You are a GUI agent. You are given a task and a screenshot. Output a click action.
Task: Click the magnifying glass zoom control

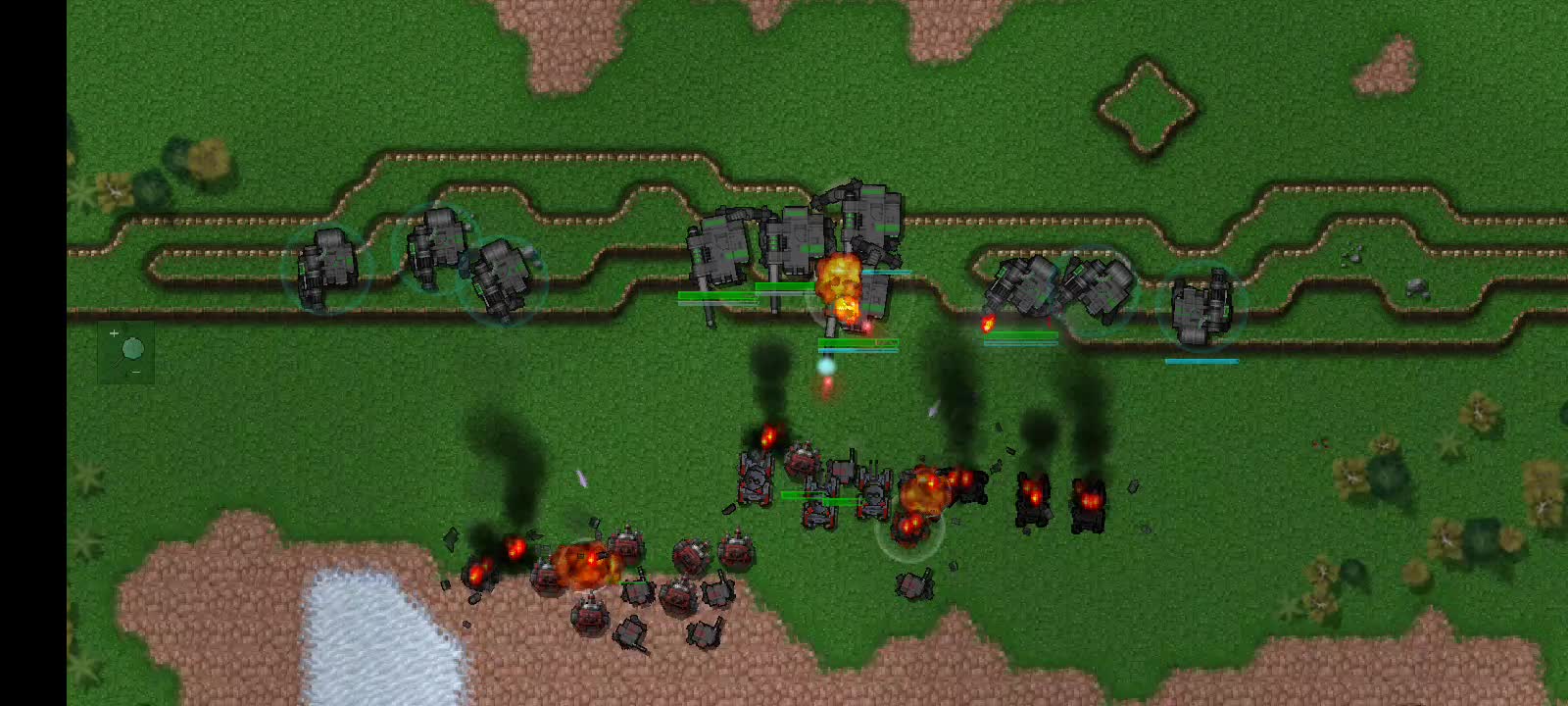pos(133,349)
